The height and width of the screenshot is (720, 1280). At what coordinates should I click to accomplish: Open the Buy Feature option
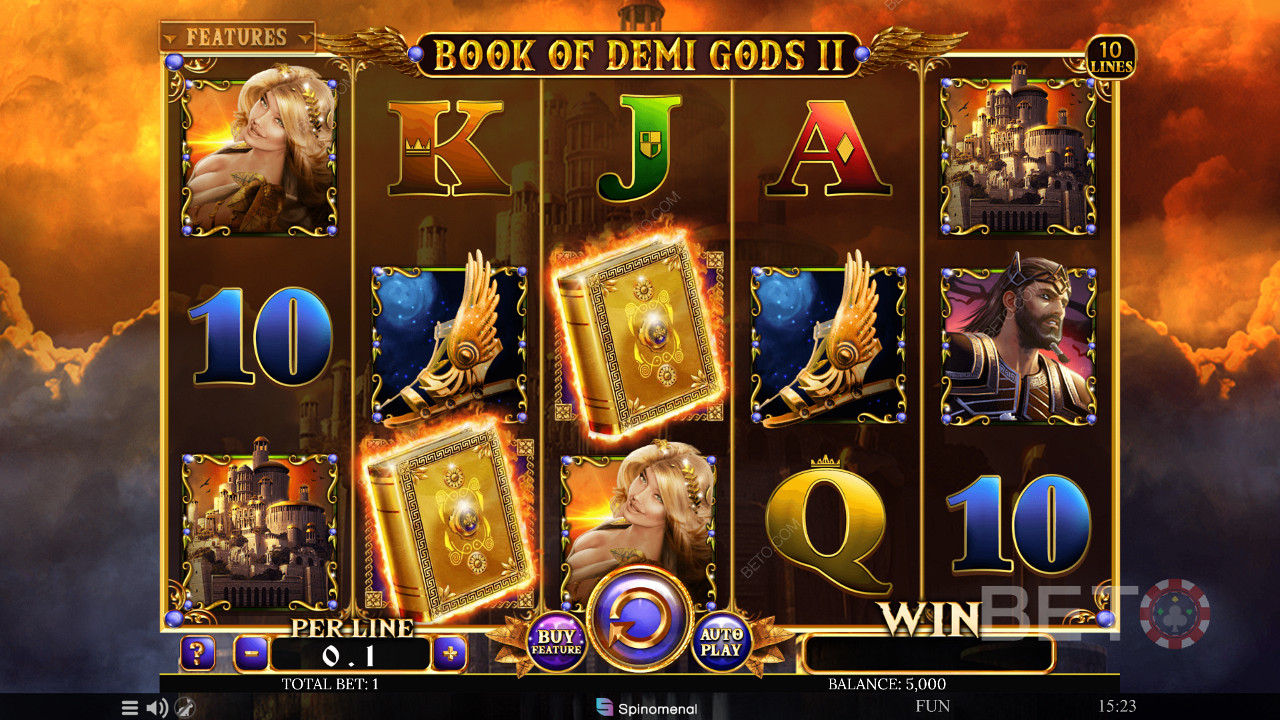(x=556, y=643)
